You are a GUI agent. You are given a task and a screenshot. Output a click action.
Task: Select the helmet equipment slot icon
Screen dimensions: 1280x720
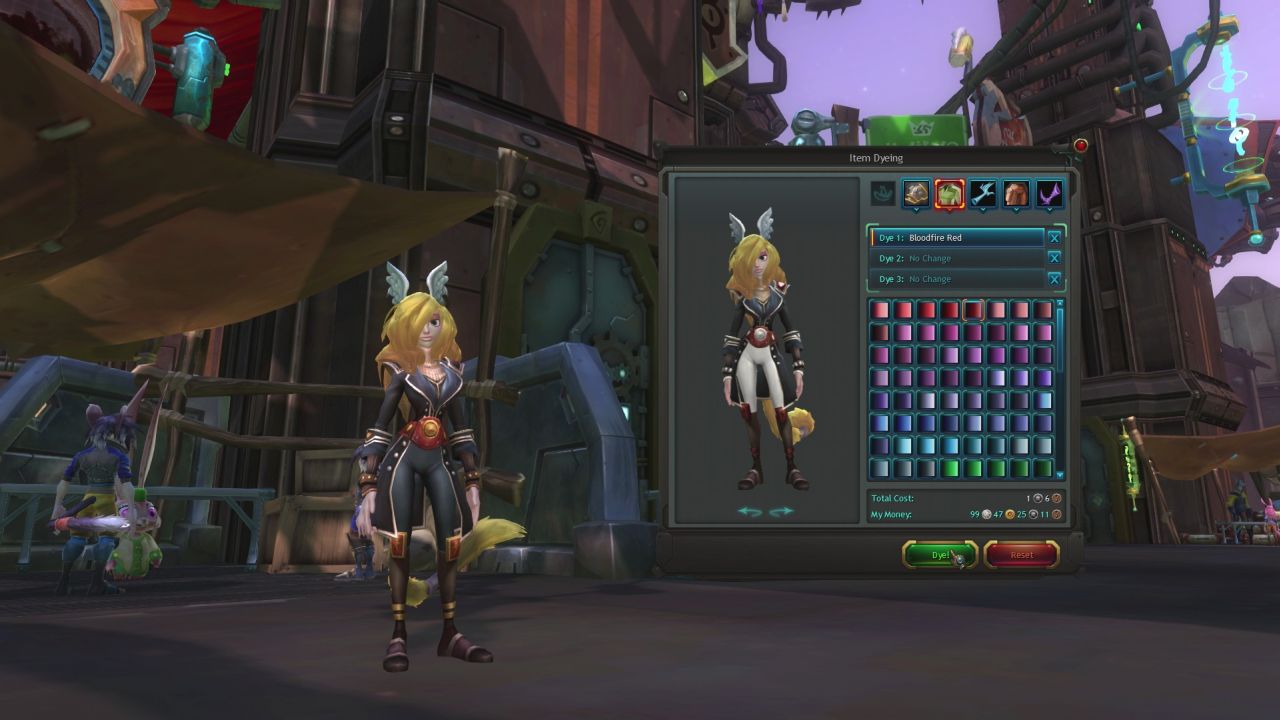pyautogui.click(x=917, y=194)
